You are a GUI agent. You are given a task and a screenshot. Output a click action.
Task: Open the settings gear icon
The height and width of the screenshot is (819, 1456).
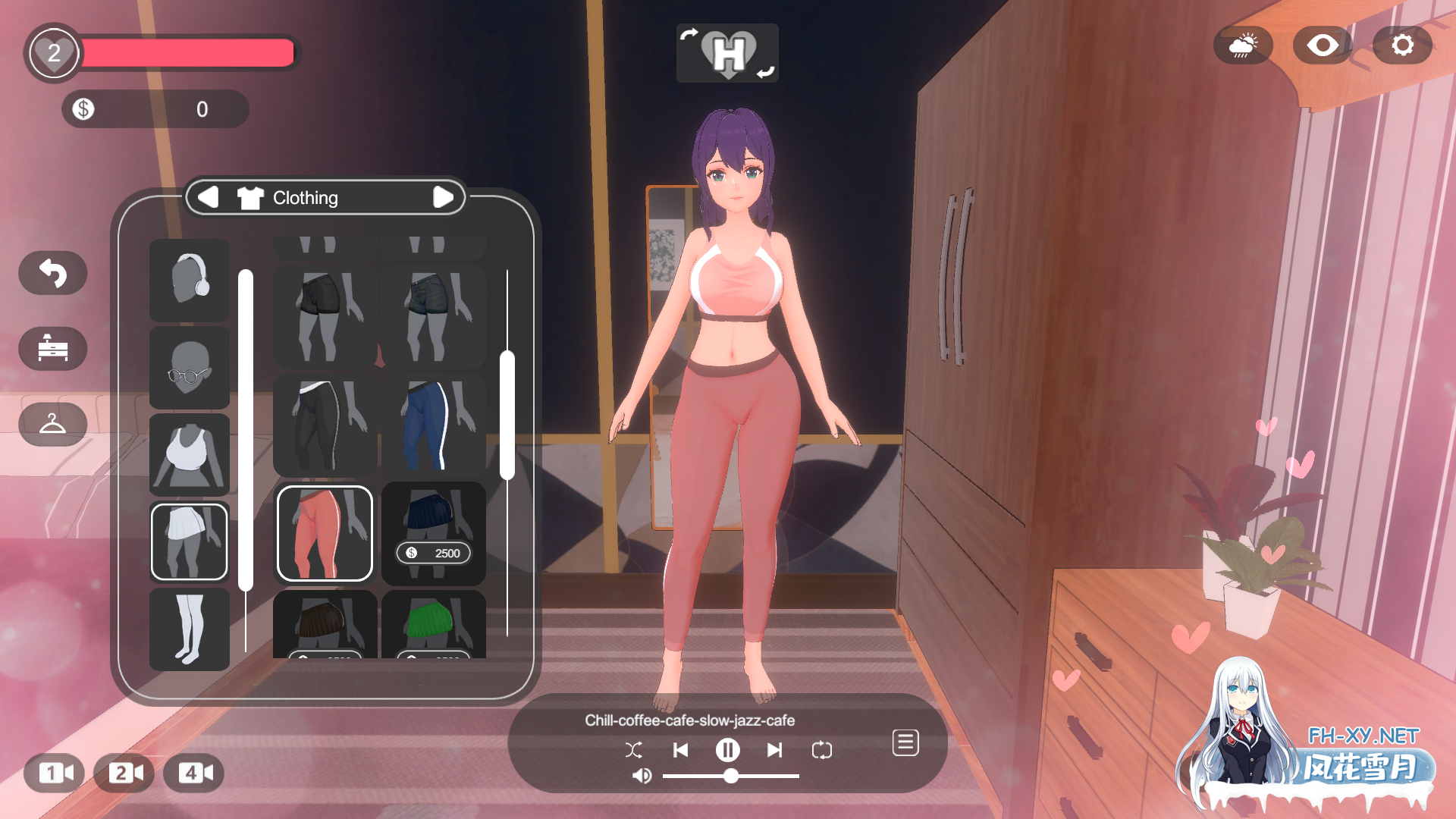1402,45
